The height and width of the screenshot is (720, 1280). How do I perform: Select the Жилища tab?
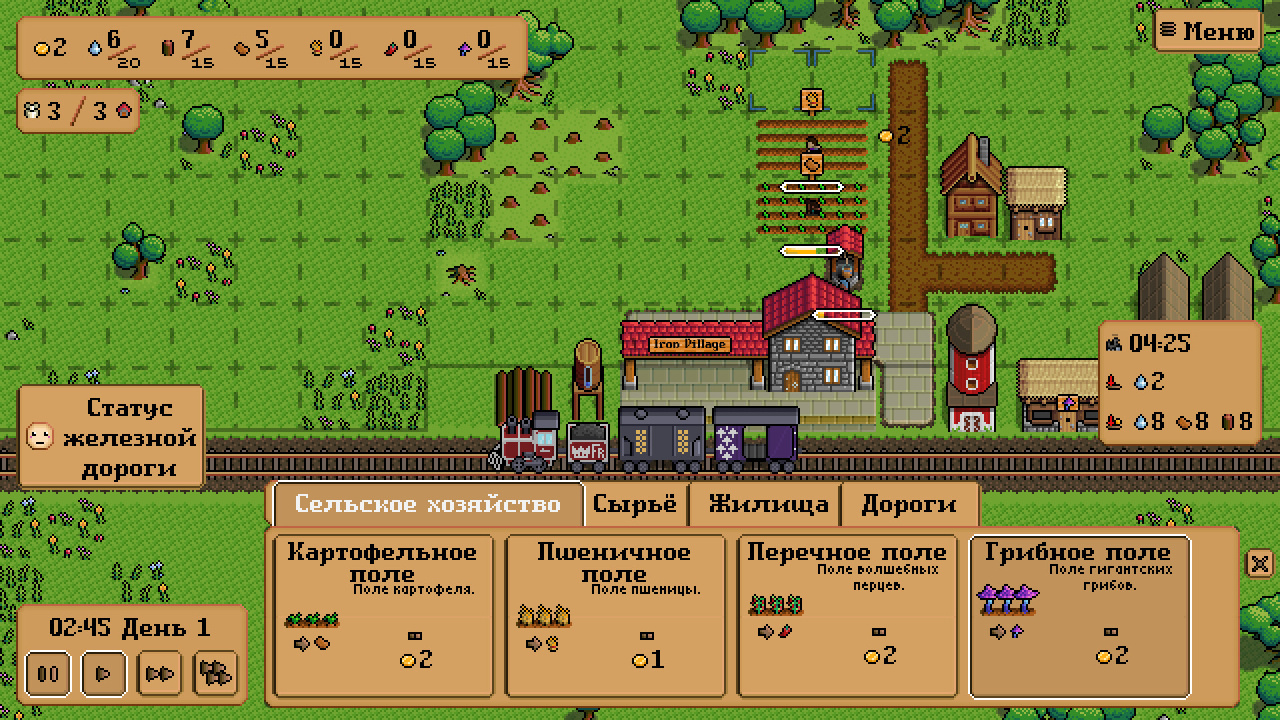click(x=768, y=504)
